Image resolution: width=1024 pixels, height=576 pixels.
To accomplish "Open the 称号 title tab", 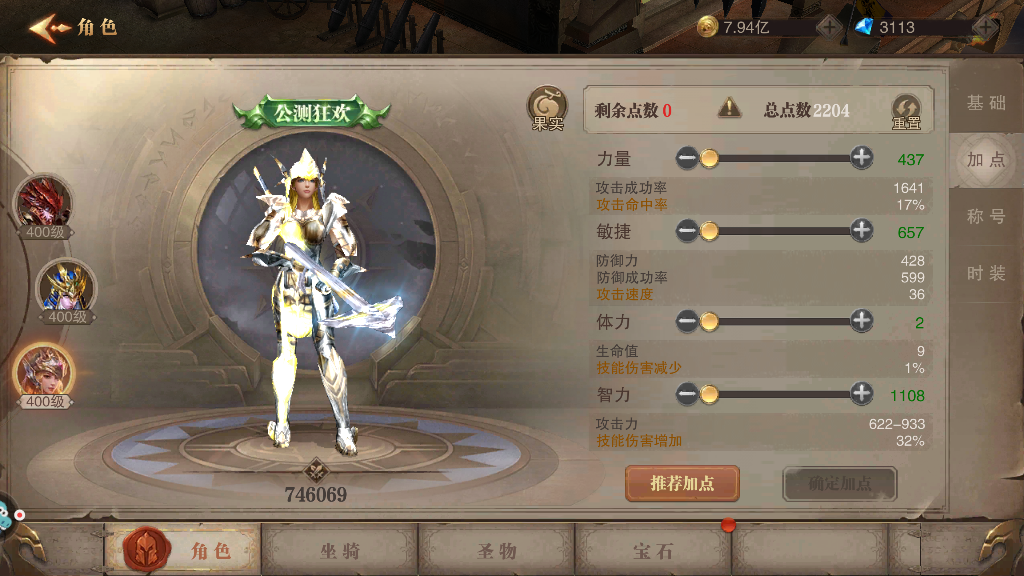I will click(986, 216).
